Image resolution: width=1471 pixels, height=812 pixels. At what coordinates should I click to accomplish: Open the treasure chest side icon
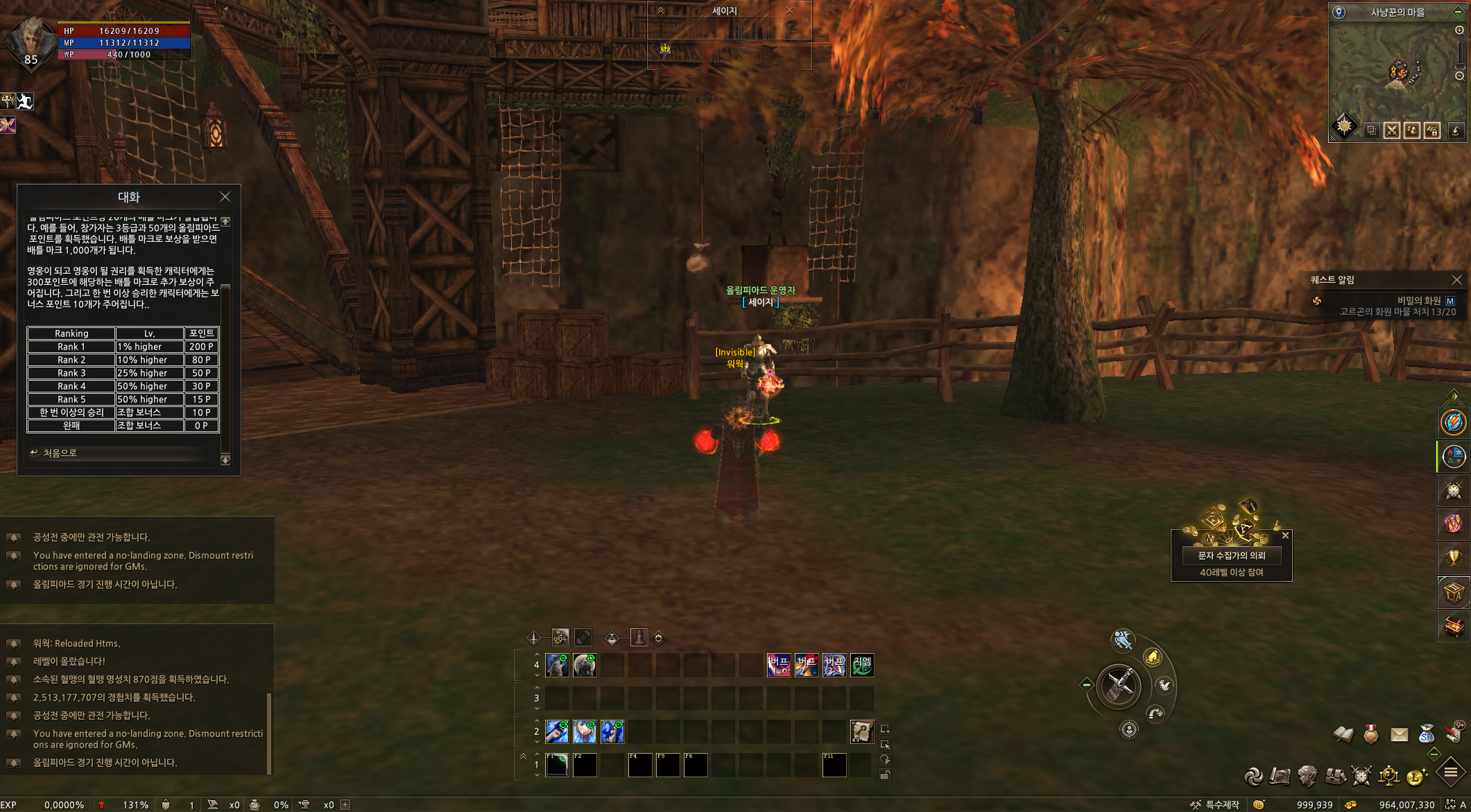(1453, 627)
